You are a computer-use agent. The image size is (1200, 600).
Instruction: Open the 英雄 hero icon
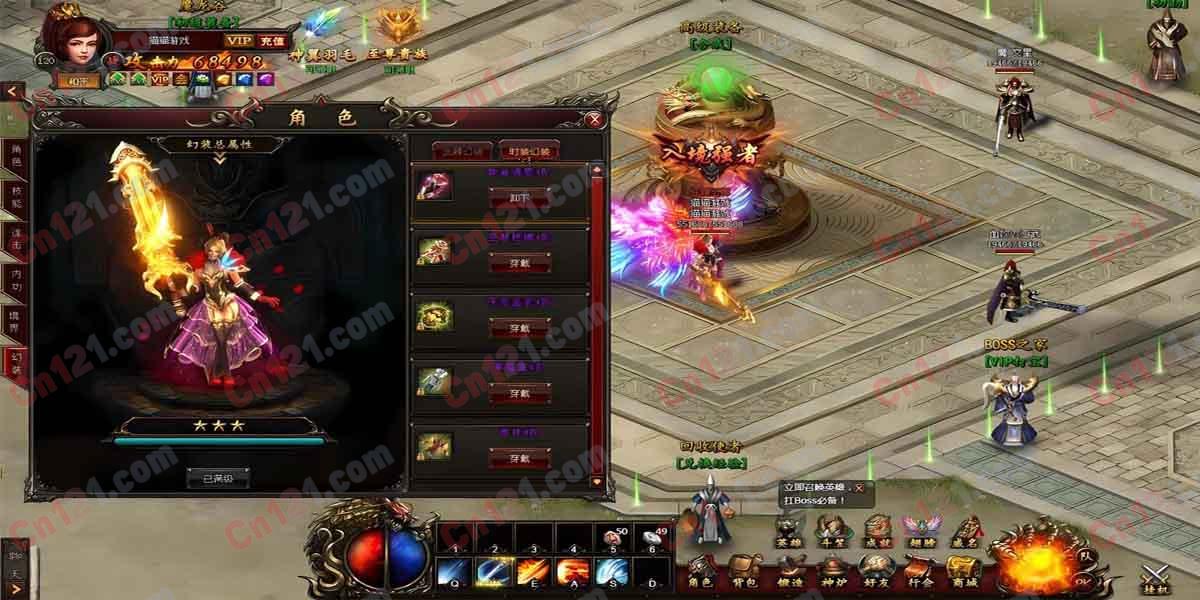pos(789,531)
